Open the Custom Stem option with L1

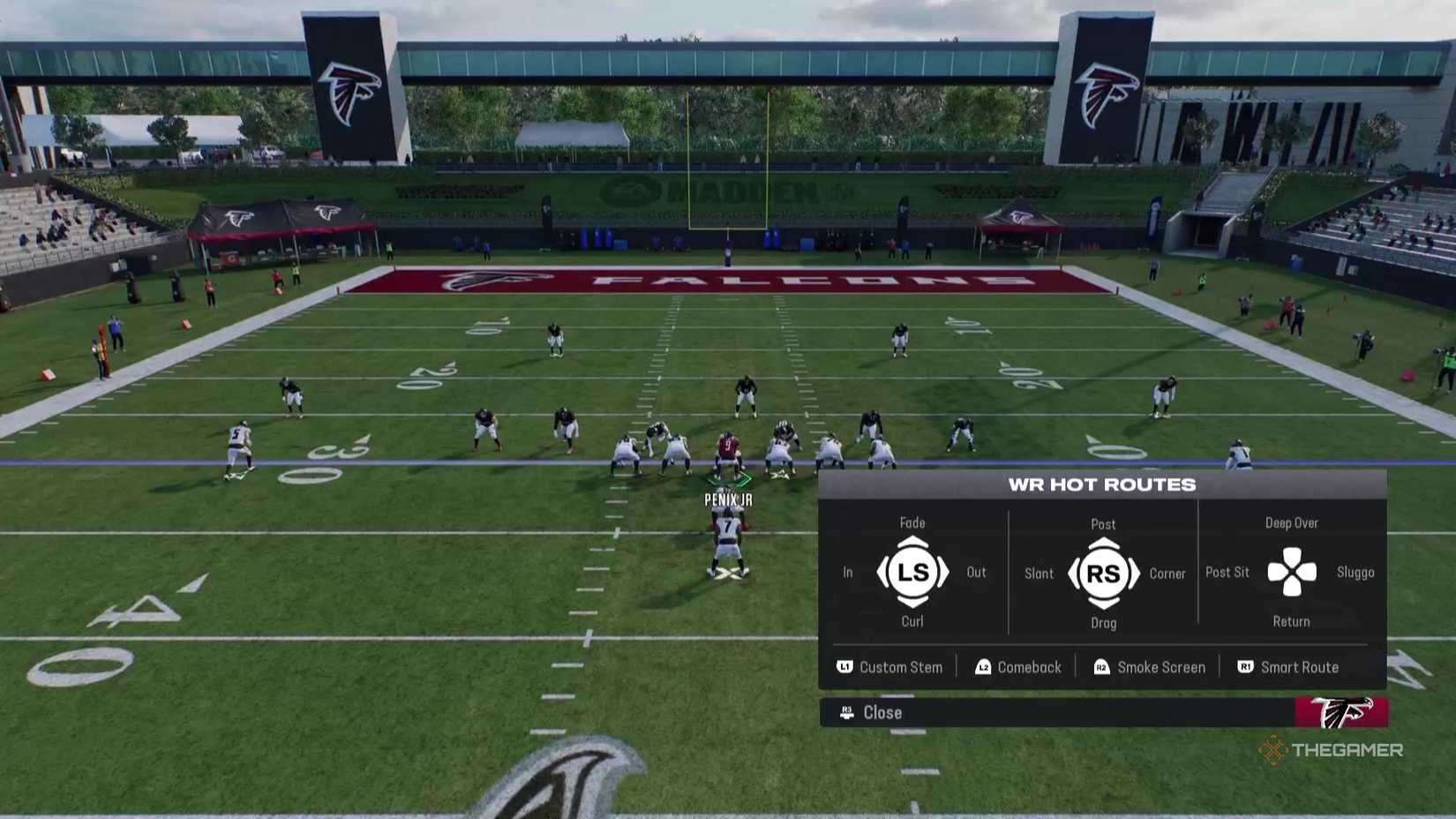tap(889, 667)
